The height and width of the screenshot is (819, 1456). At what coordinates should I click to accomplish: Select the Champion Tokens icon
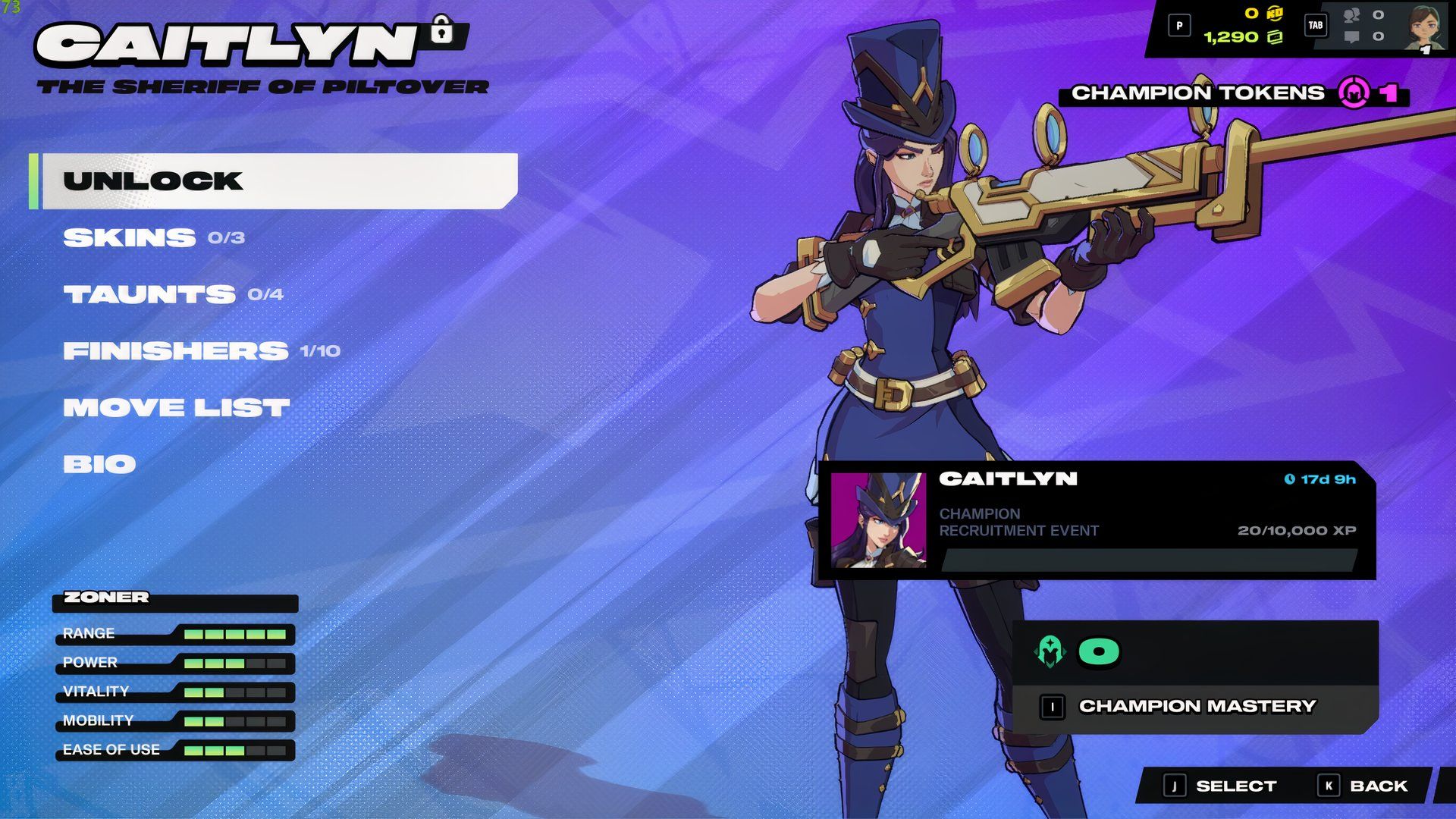[x=1354, y=93]
